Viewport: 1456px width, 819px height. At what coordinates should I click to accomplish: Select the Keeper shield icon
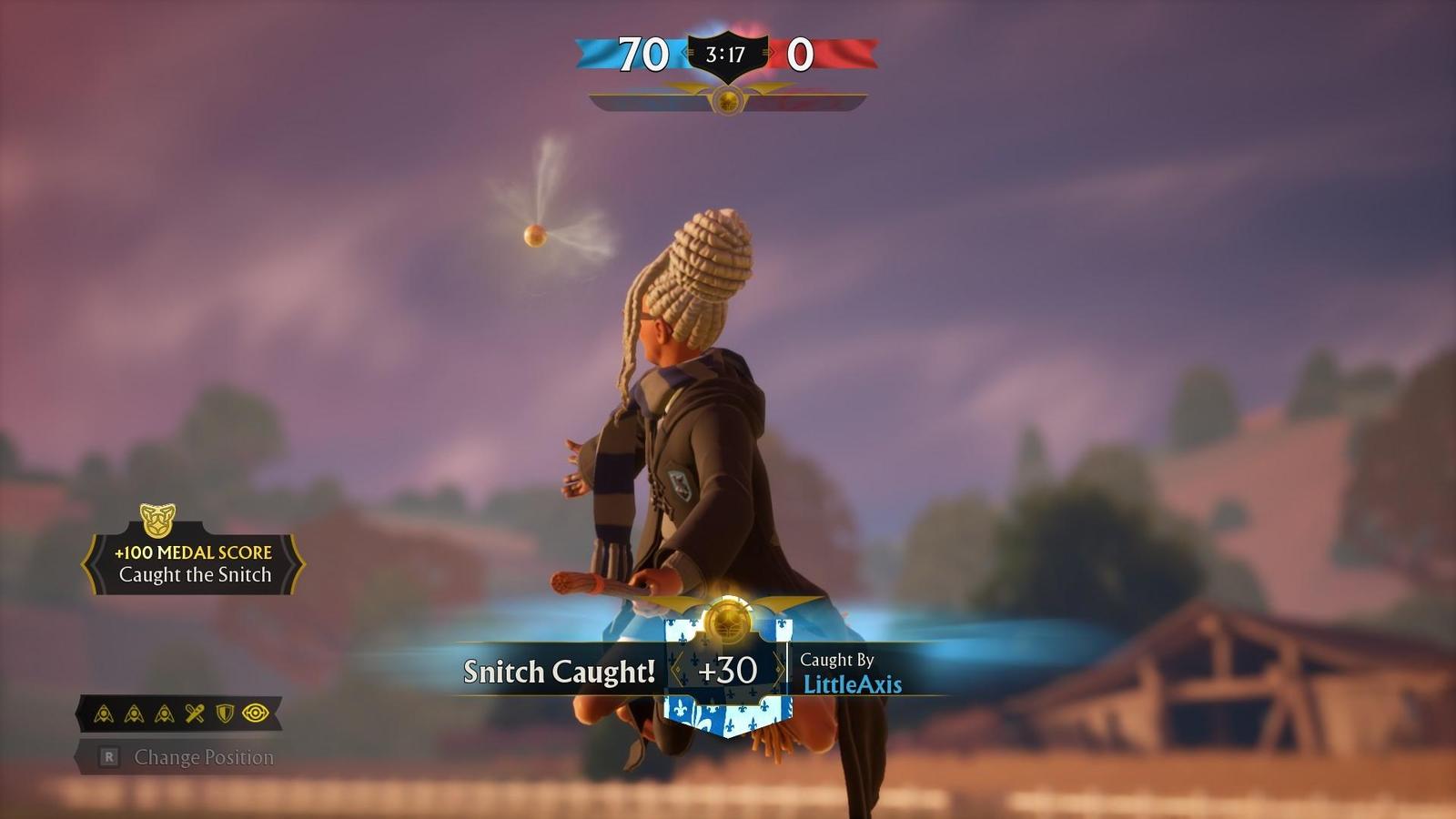(x=224, y=713)
